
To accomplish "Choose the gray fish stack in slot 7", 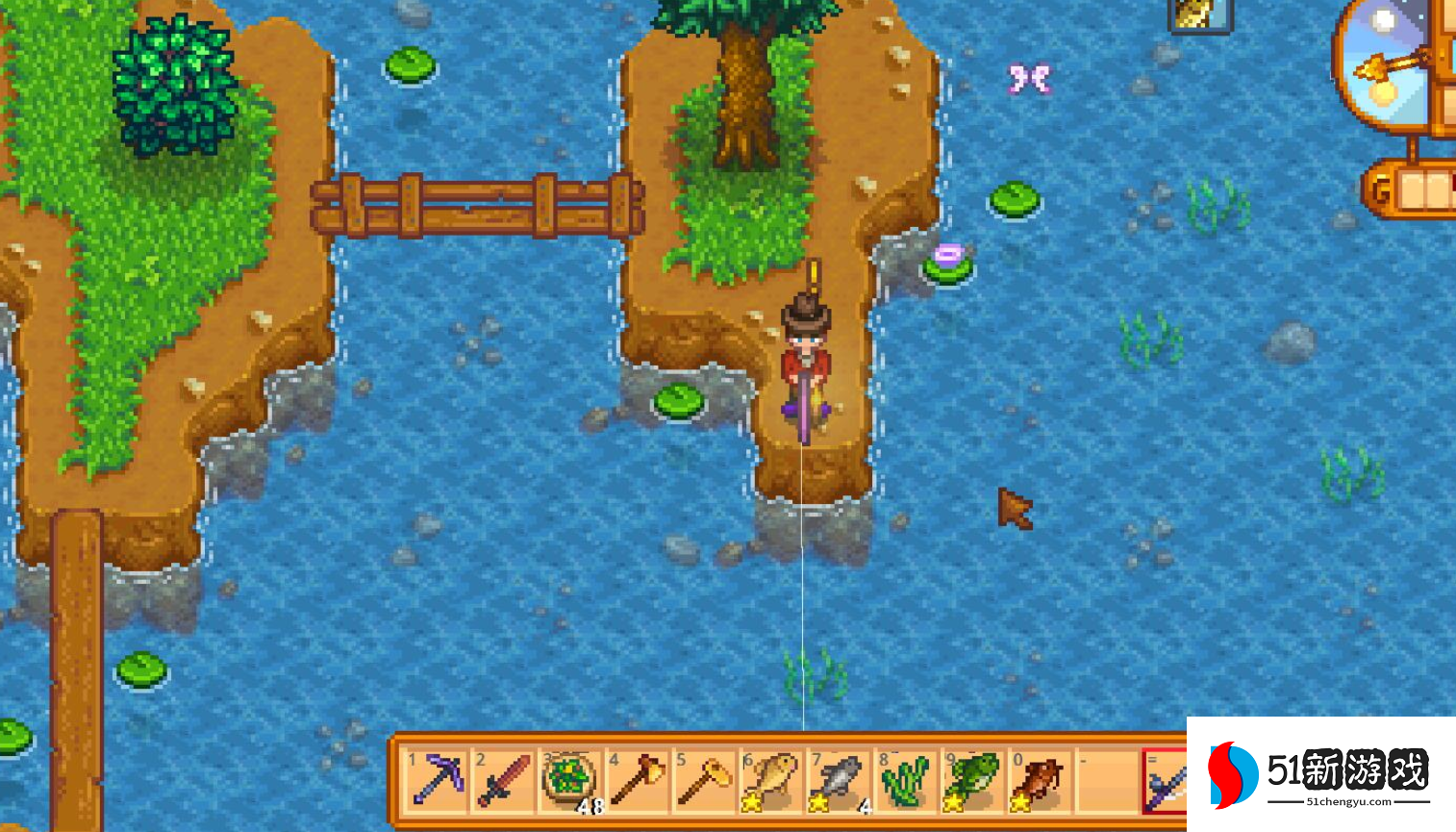I will [x=839, y=780].
